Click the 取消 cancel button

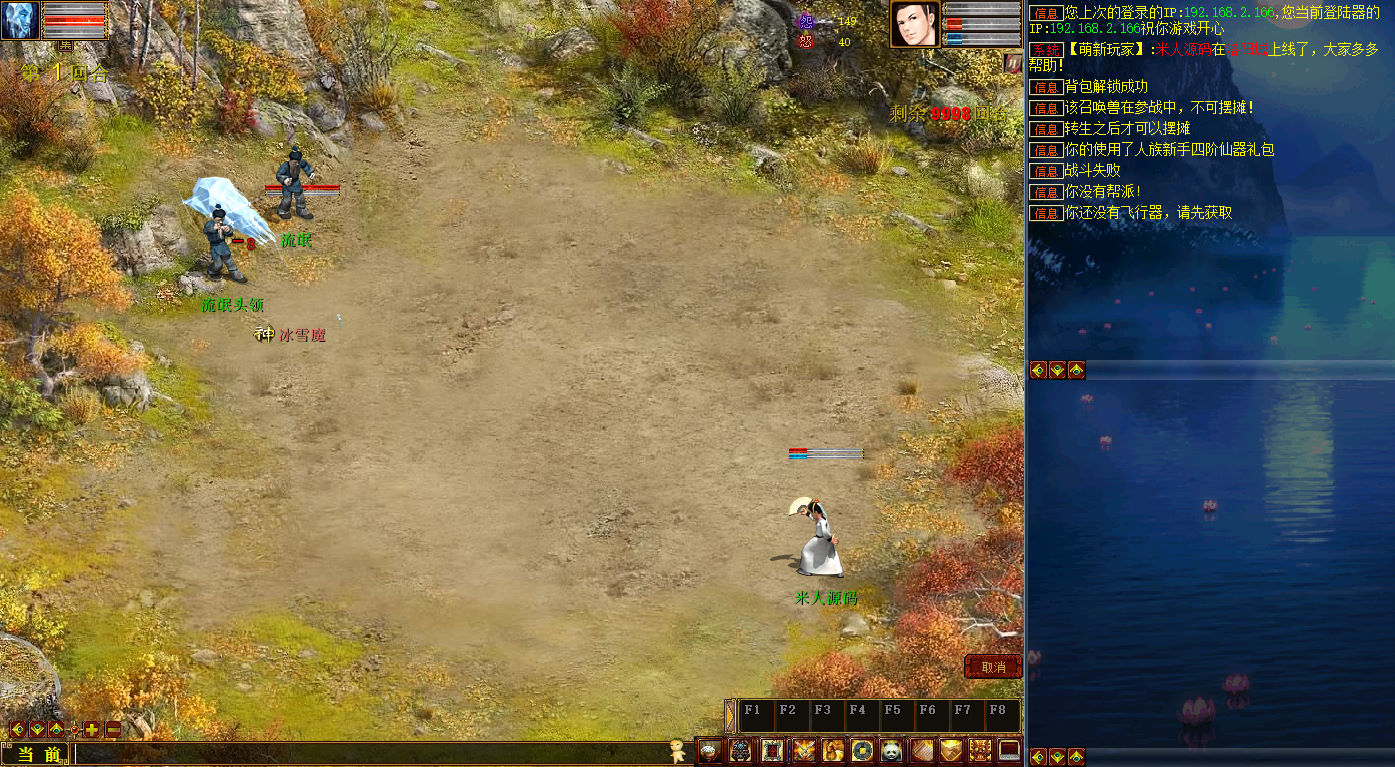tap(992, 667)
